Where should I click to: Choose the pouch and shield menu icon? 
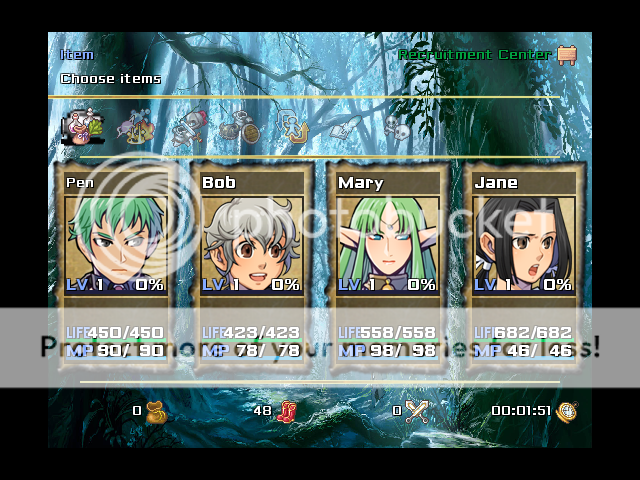click(x=240, y=127)
